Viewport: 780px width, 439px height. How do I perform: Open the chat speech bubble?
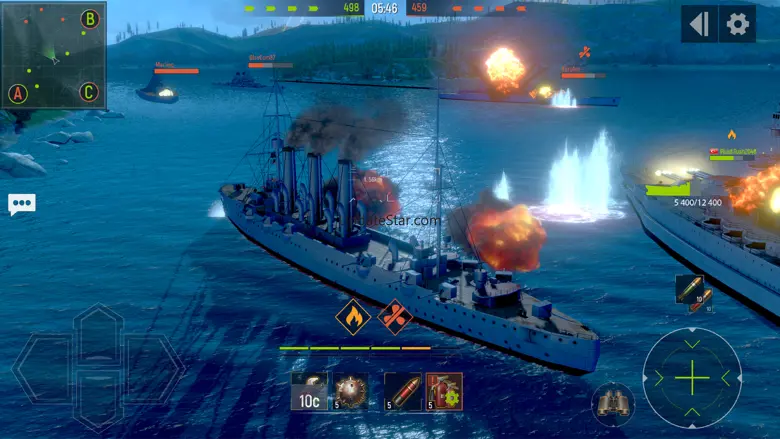21,204
